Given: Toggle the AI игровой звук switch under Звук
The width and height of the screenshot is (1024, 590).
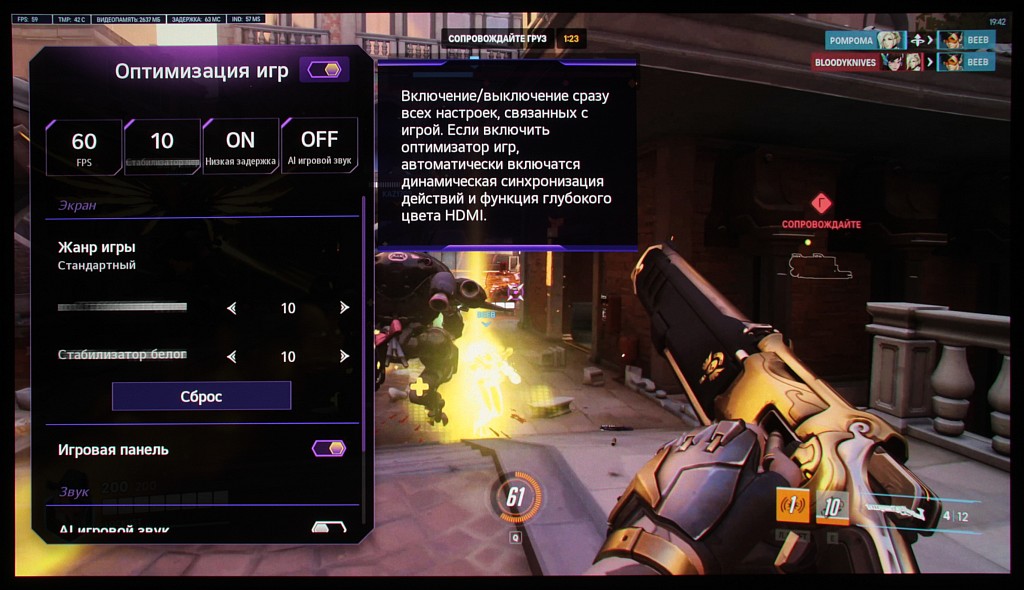Looking at the screenshot, I should point(328,527).
